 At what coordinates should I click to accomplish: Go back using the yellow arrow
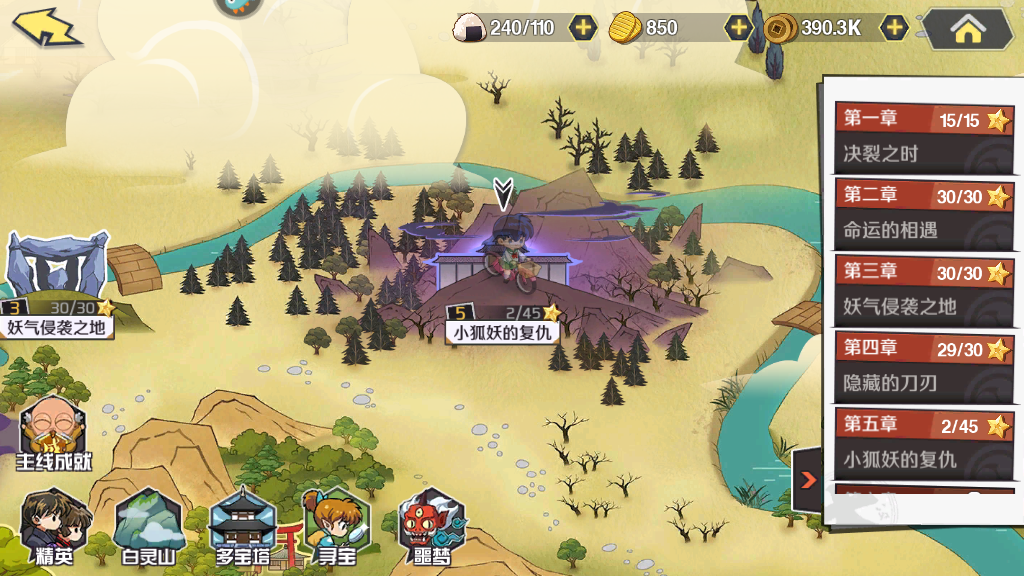point(47,27)
